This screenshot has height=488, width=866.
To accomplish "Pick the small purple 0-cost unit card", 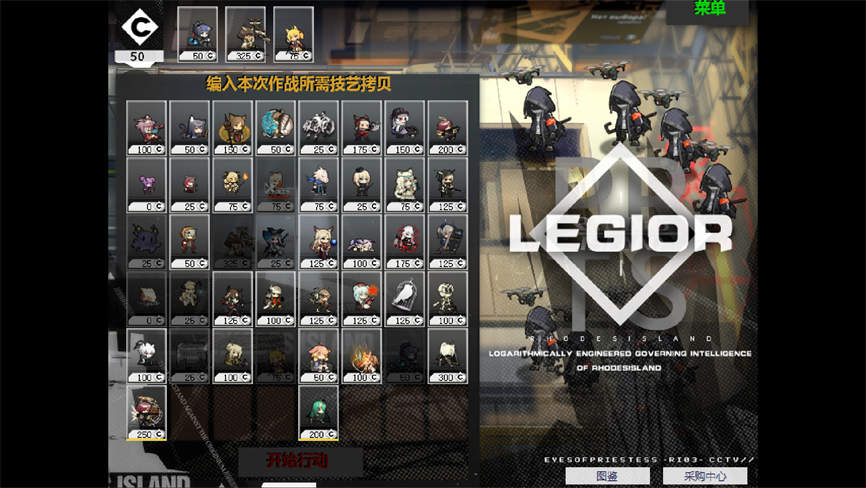I will [x=146, y=184].
